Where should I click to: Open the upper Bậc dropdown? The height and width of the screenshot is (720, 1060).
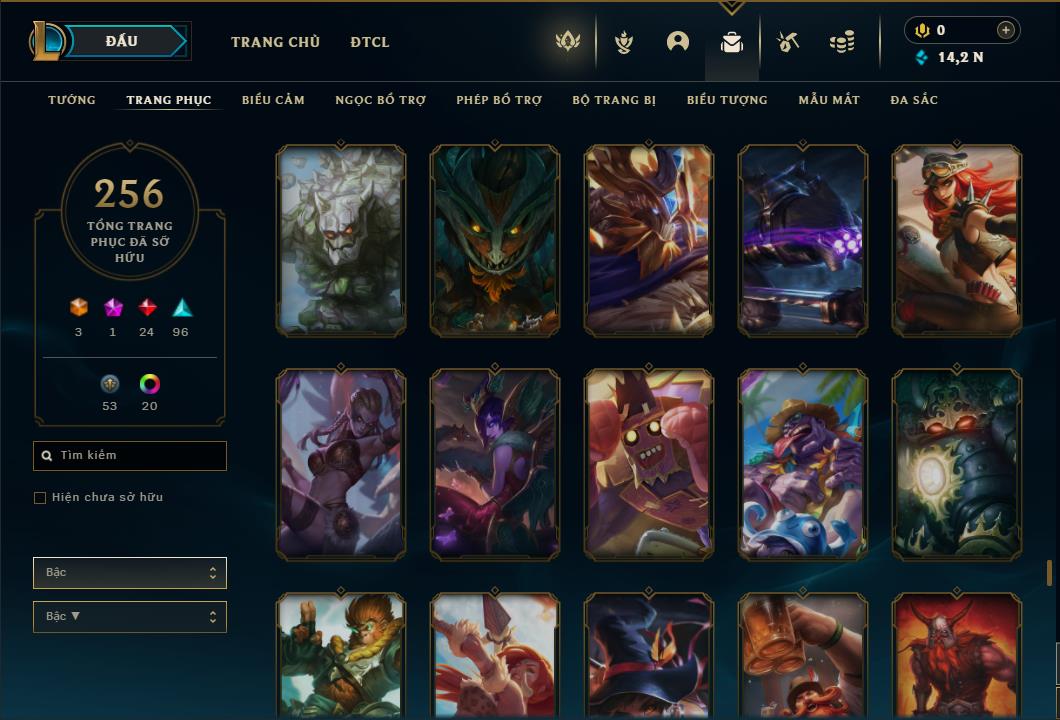pos(130,573)
